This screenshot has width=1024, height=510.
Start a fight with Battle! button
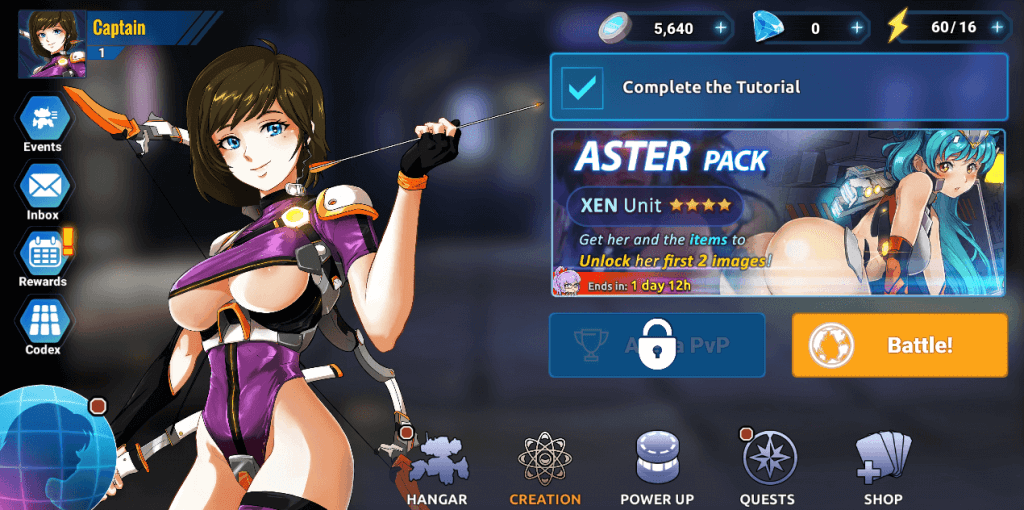coord(899,345)
